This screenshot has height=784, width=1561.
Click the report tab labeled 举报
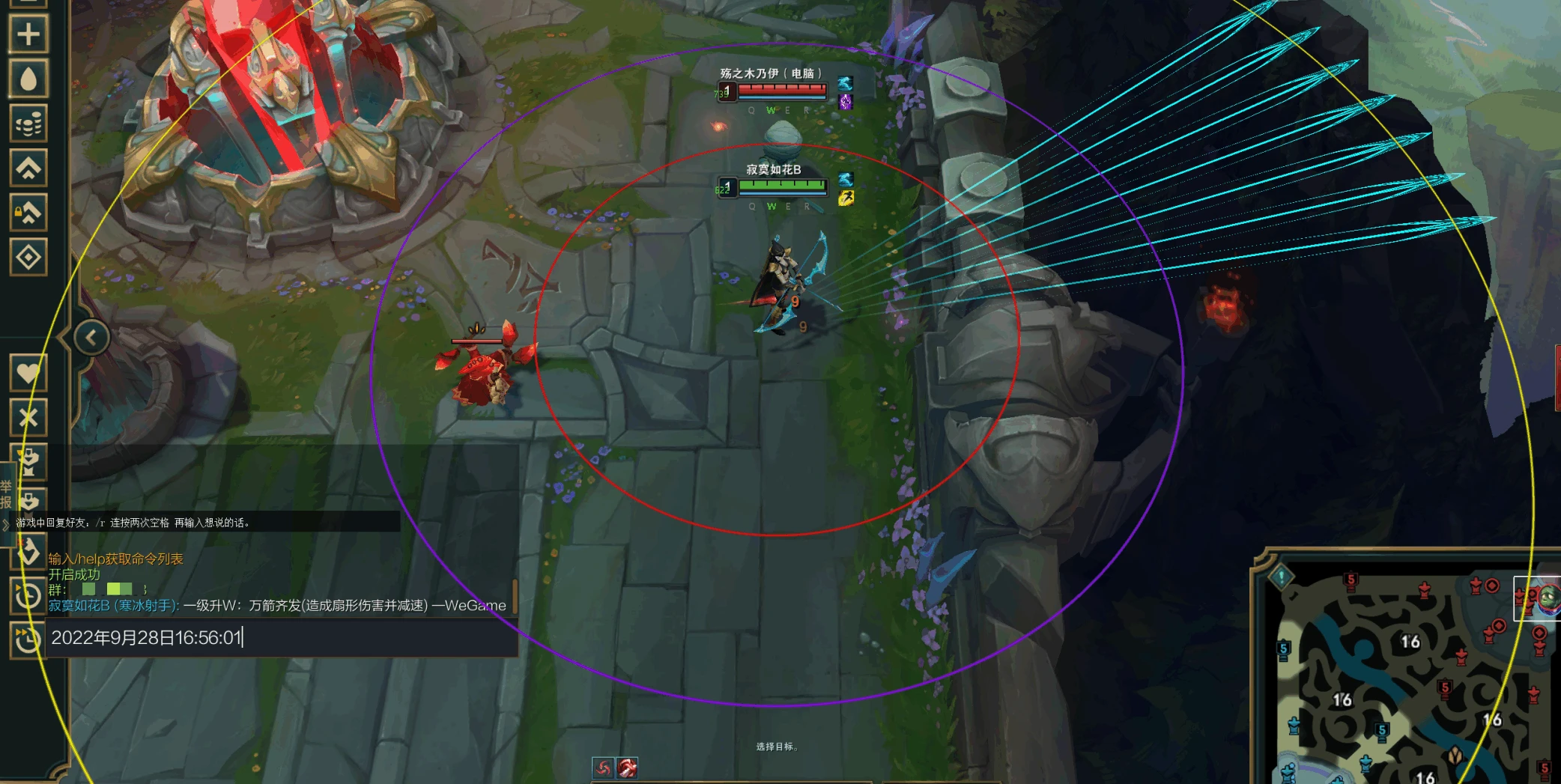click(x=6, y=494)
